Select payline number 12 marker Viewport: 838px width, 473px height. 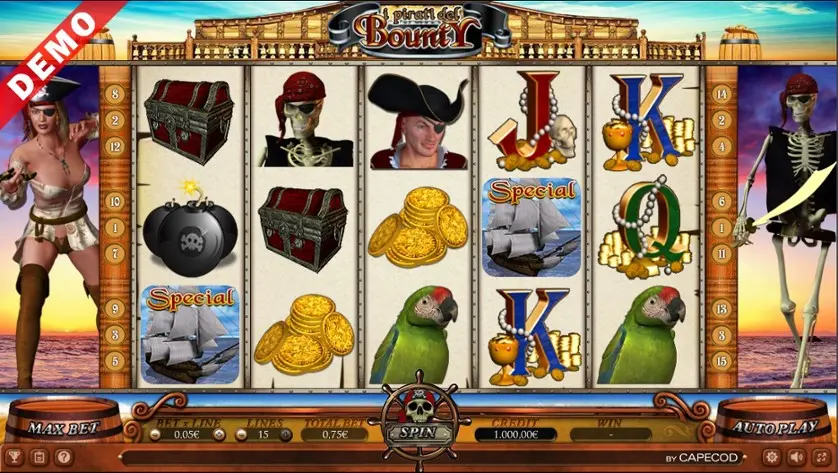coord(115,147)
